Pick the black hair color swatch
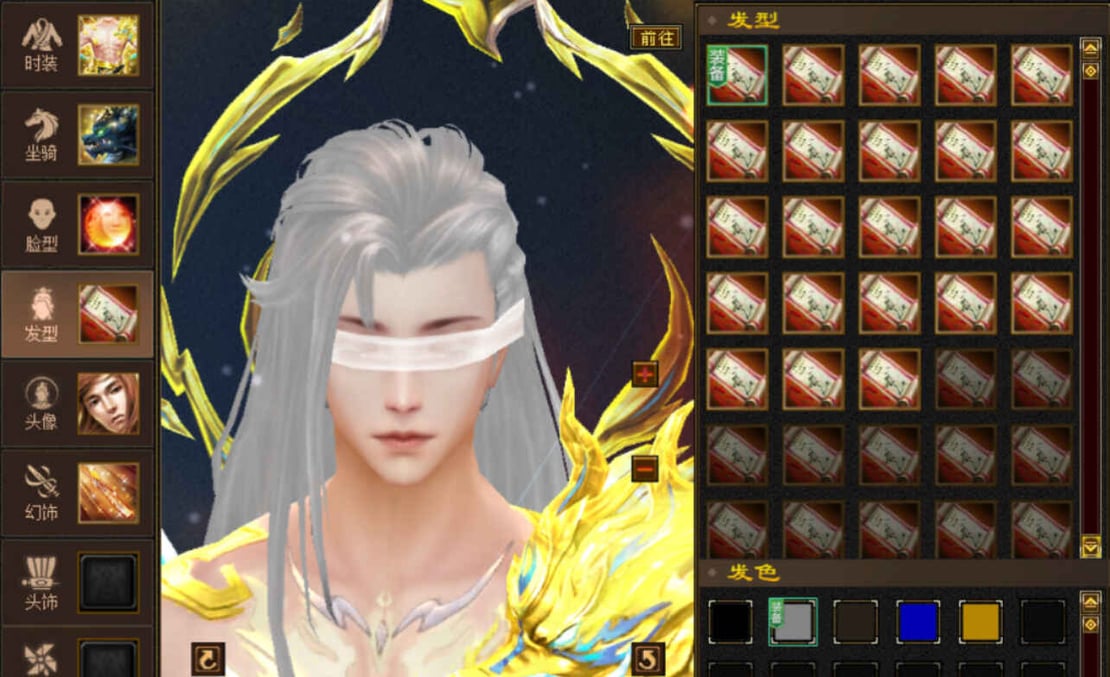This screenshot has height=677, width=1110. coord(730,621)
